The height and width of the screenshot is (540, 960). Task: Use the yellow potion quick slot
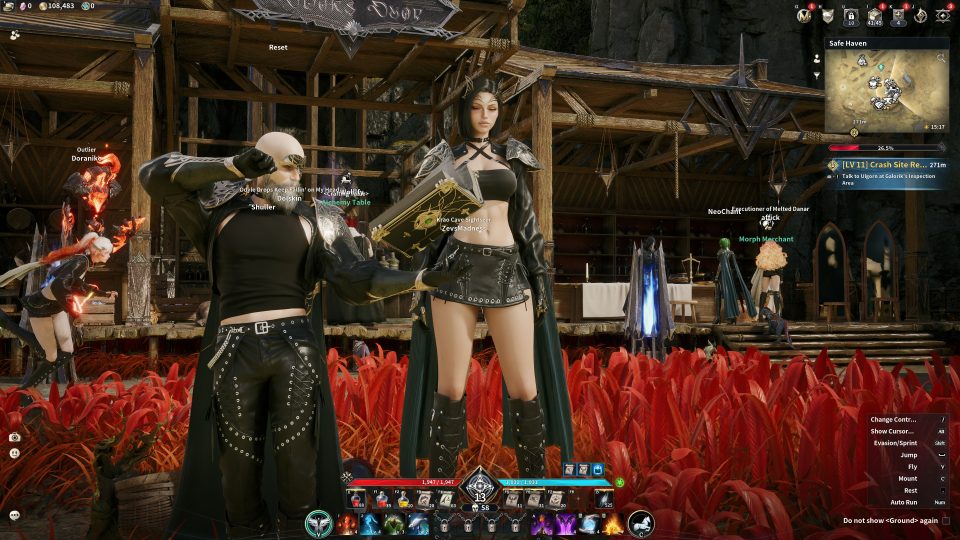click(x=404, y=498)
